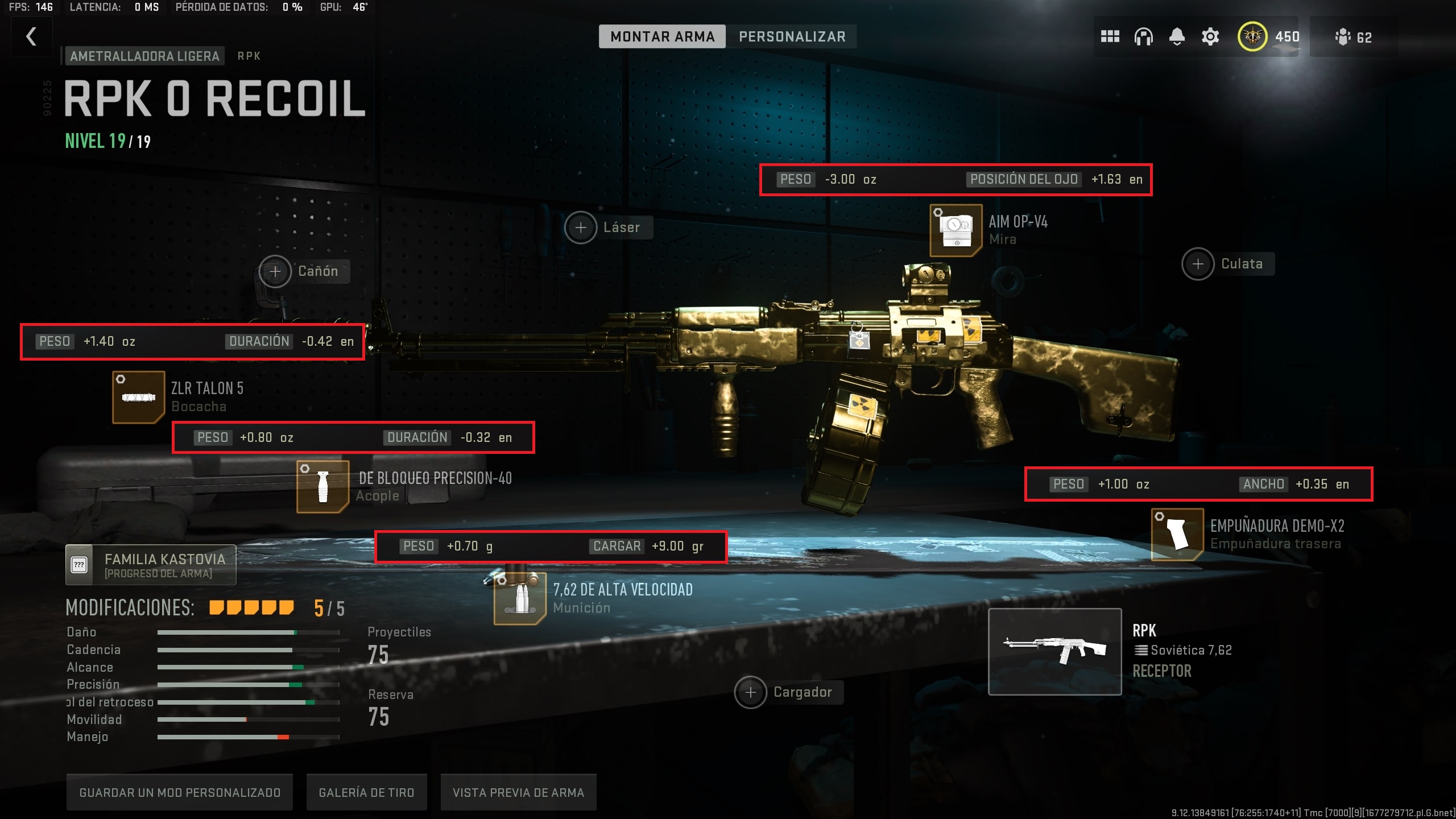This screenshot has width=1456, height=819.
Task: Add a Cargador attachment
Action: (750, 692)
